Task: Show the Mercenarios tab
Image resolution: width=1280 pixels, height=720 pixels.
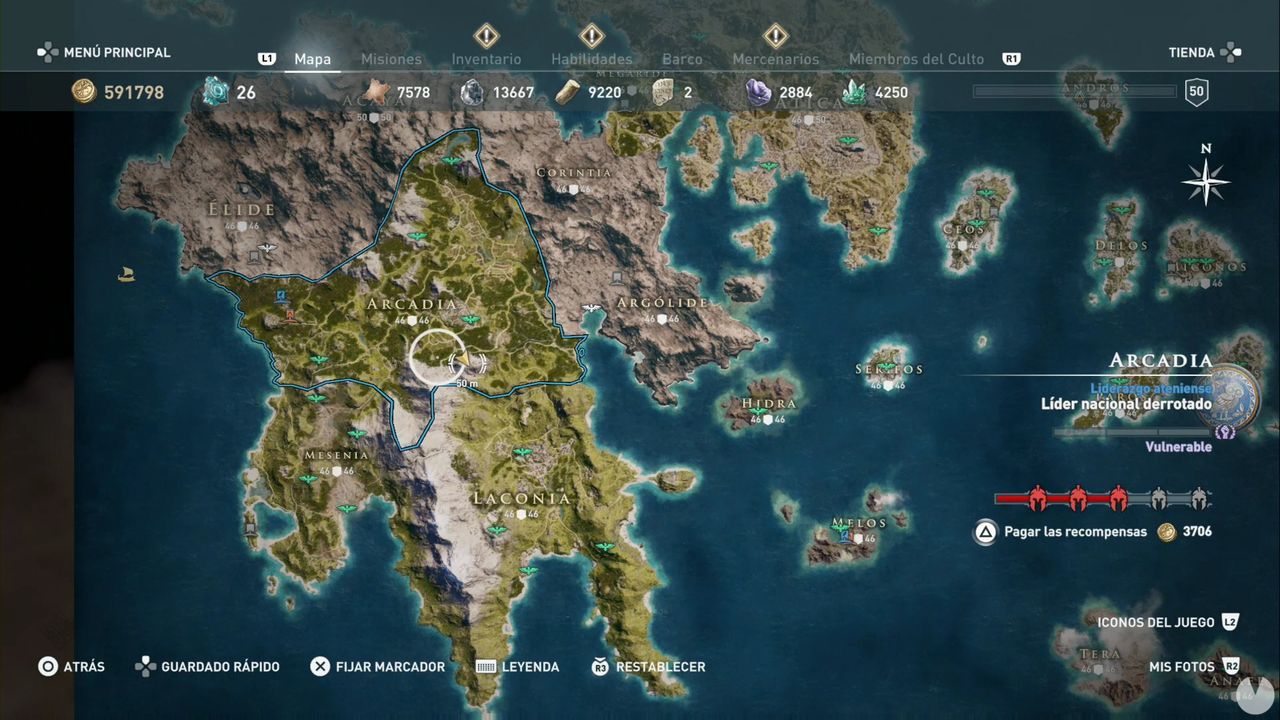Action: pos(775,59)
